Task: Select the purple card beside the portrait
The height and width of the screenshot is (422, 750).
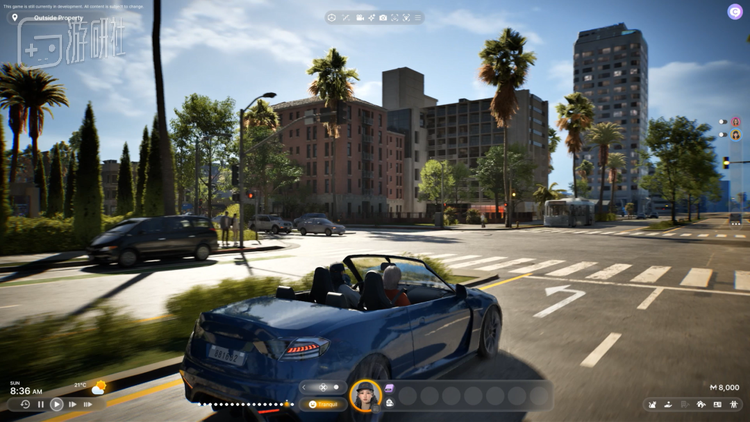Action: click(389, 388)
